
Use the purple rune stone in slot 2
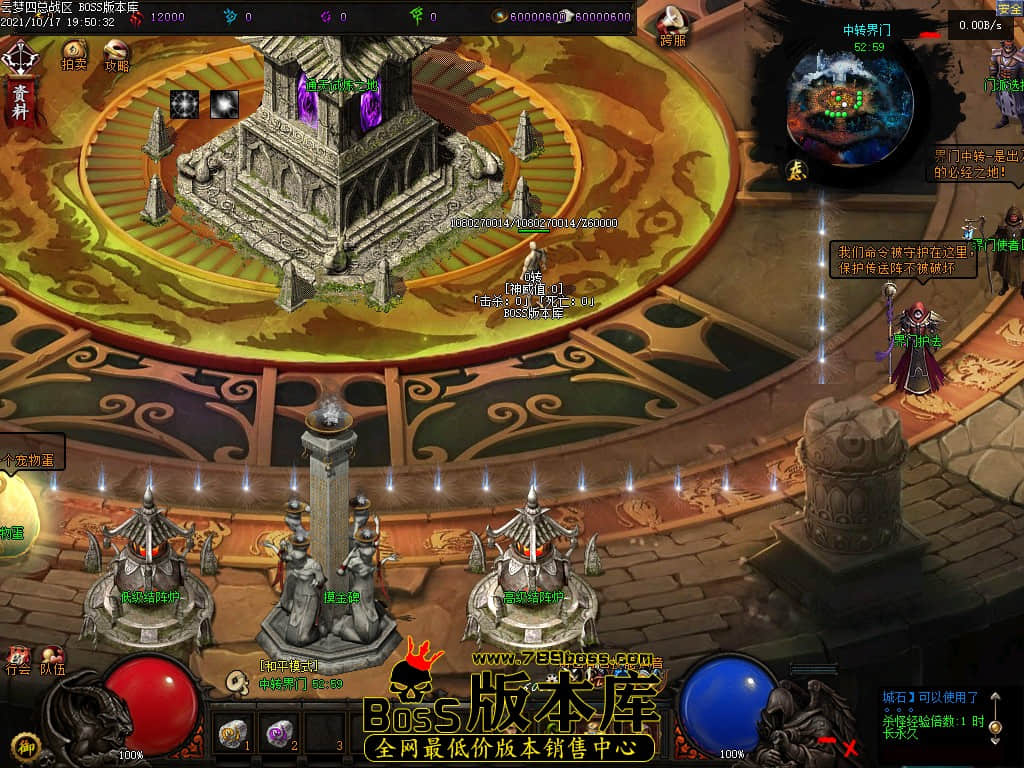click(278, 734)
